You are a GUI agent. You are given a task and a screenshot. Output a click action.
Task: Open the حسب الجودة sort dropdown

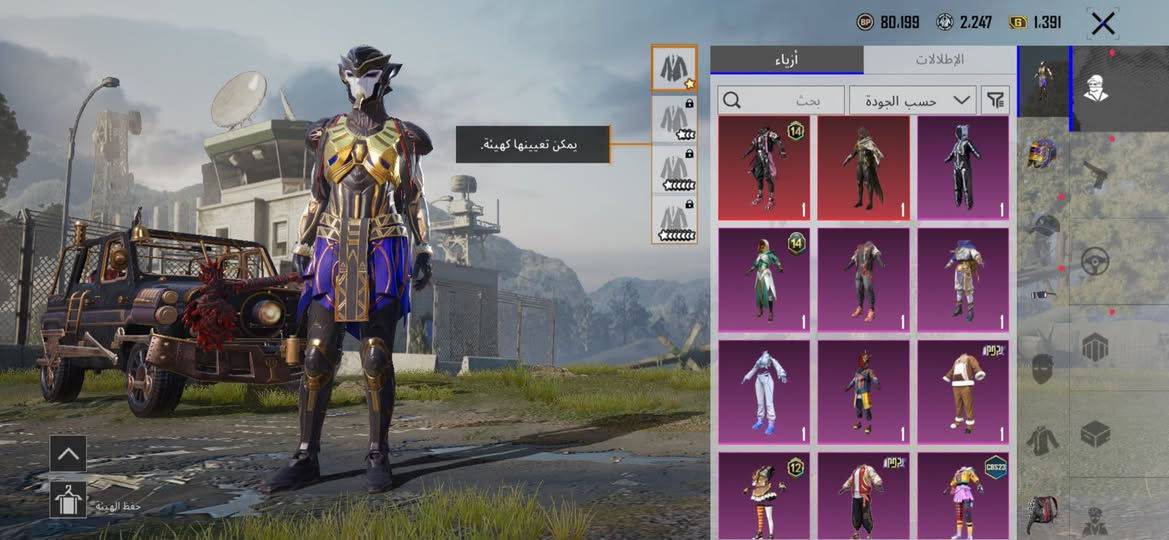[912, 100]
